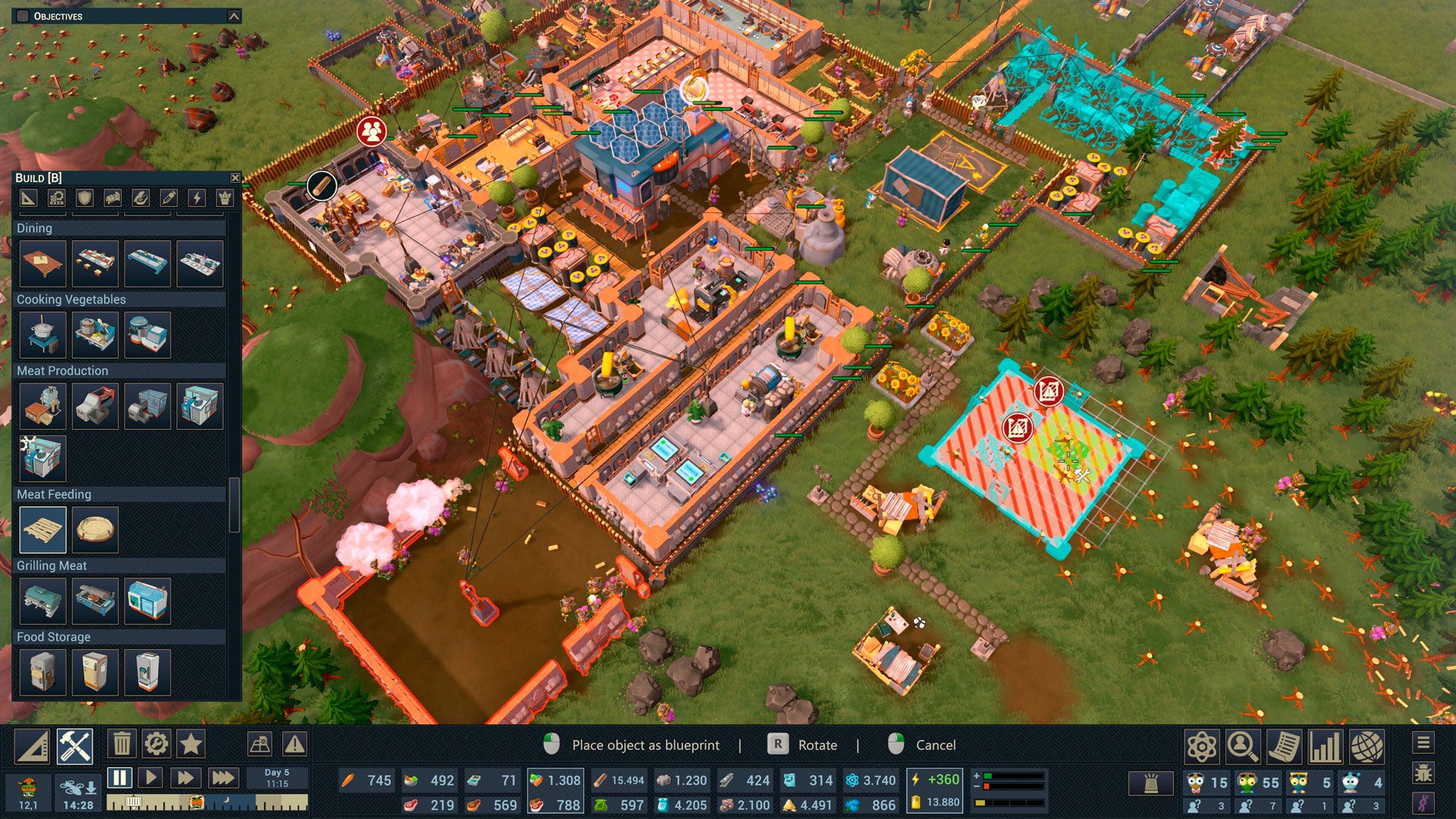Open the lightning bolt power build tab
This screenshot has width=1456, height=819.
196,199
